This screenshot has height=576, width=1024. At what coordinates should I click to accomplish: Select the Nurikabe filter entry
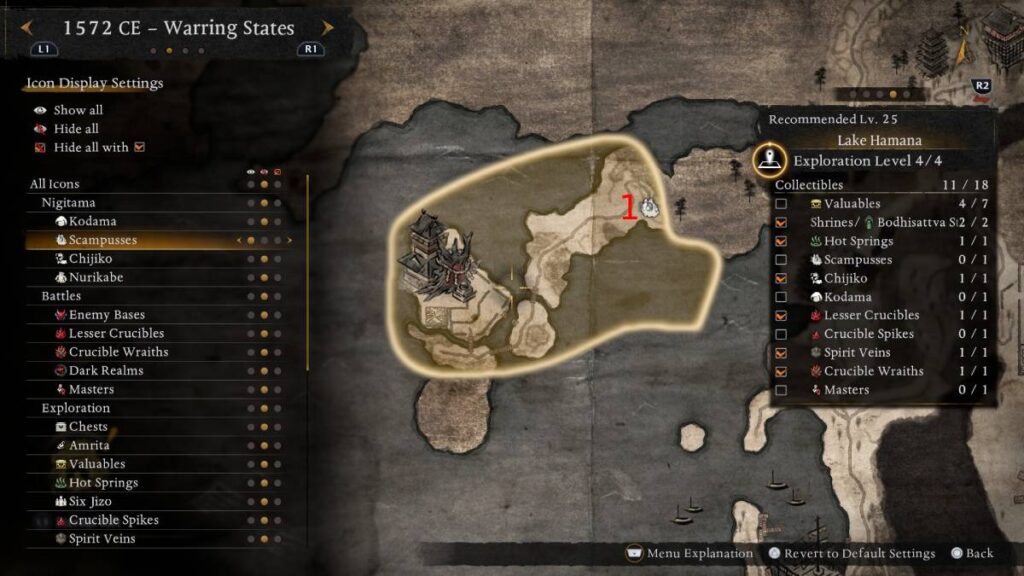96,277
